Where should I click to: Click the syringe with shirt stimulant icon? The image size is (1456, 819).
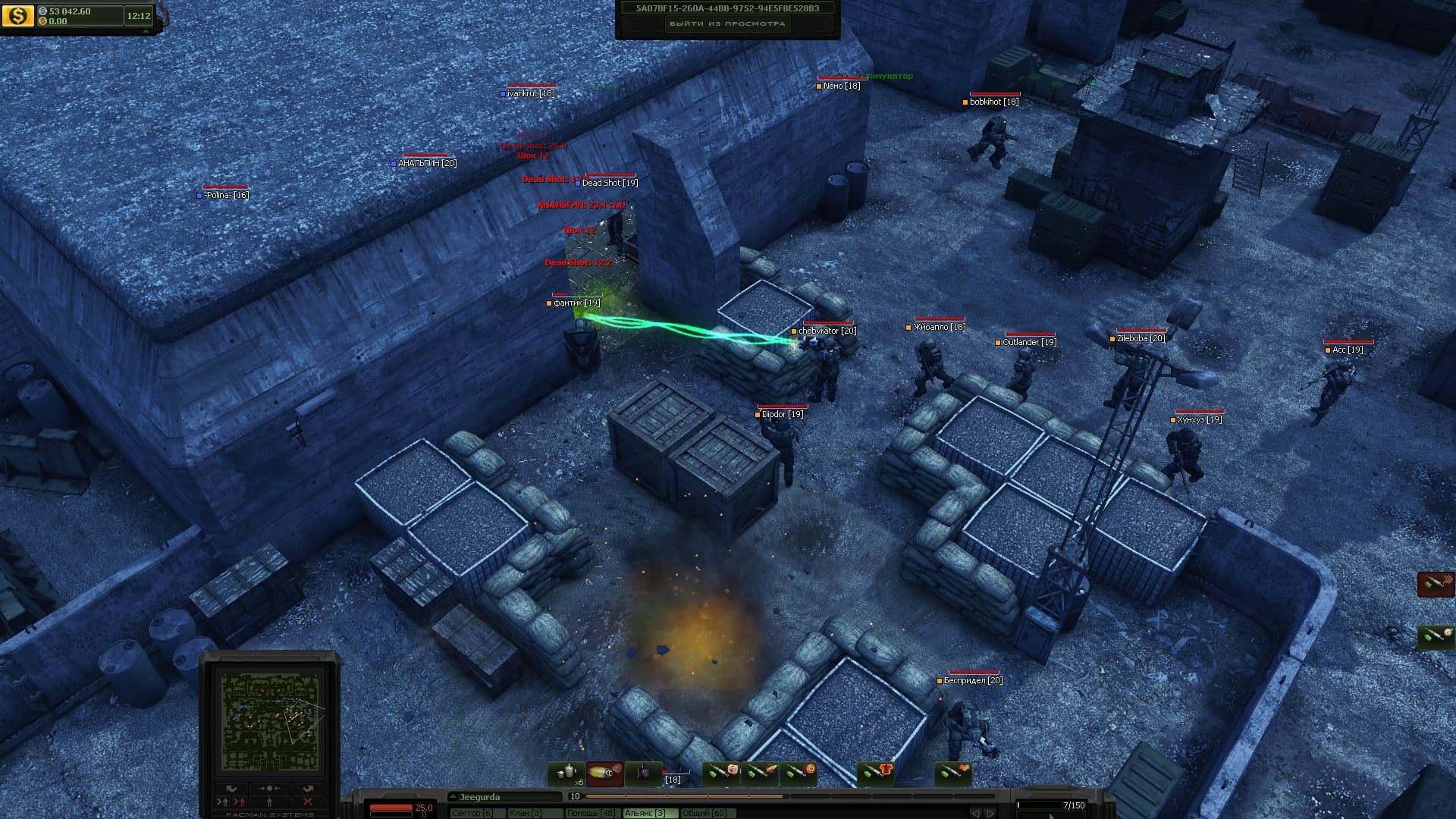coord(876,770)
